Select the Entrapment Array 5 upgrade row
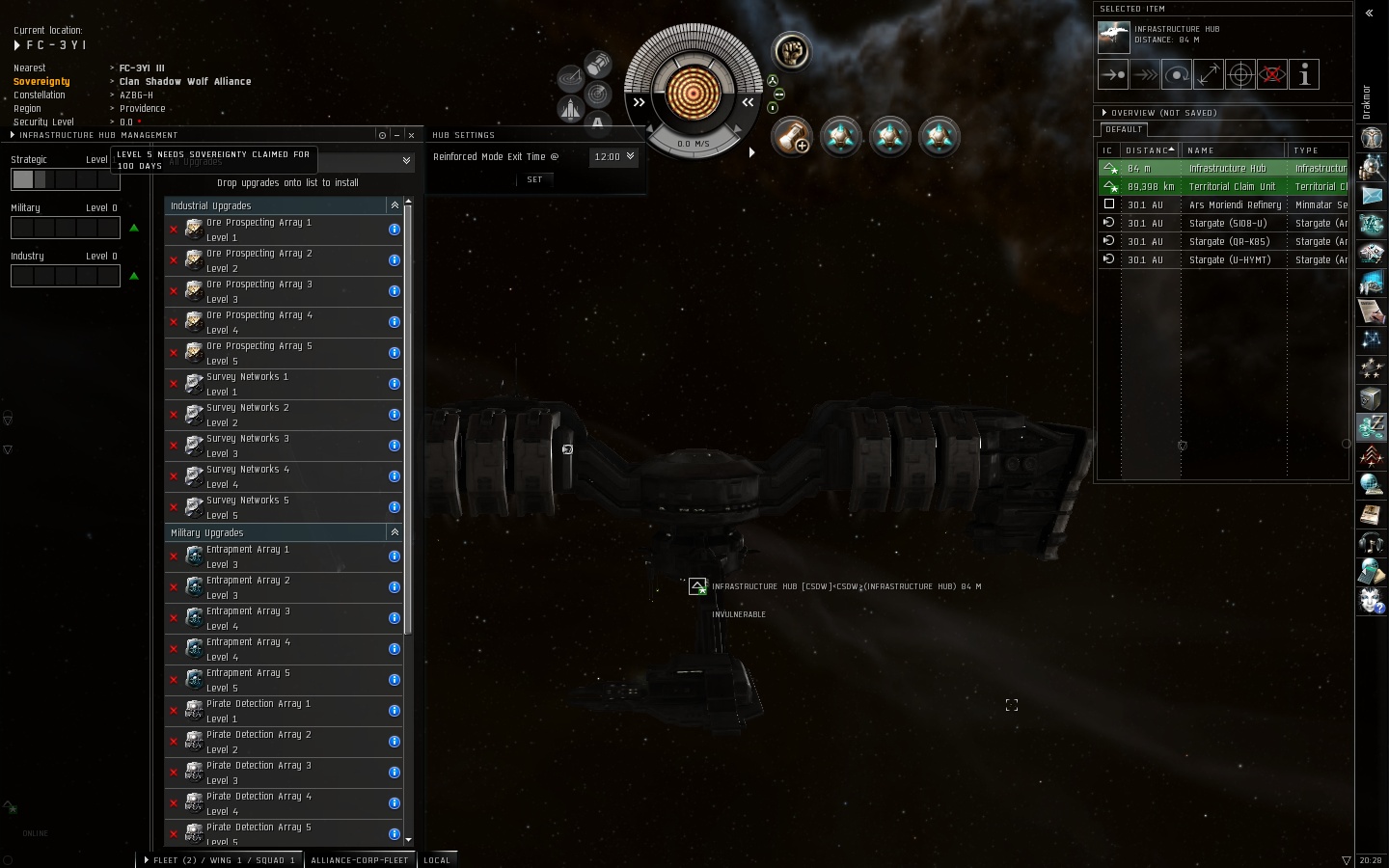 click(280, 680)
